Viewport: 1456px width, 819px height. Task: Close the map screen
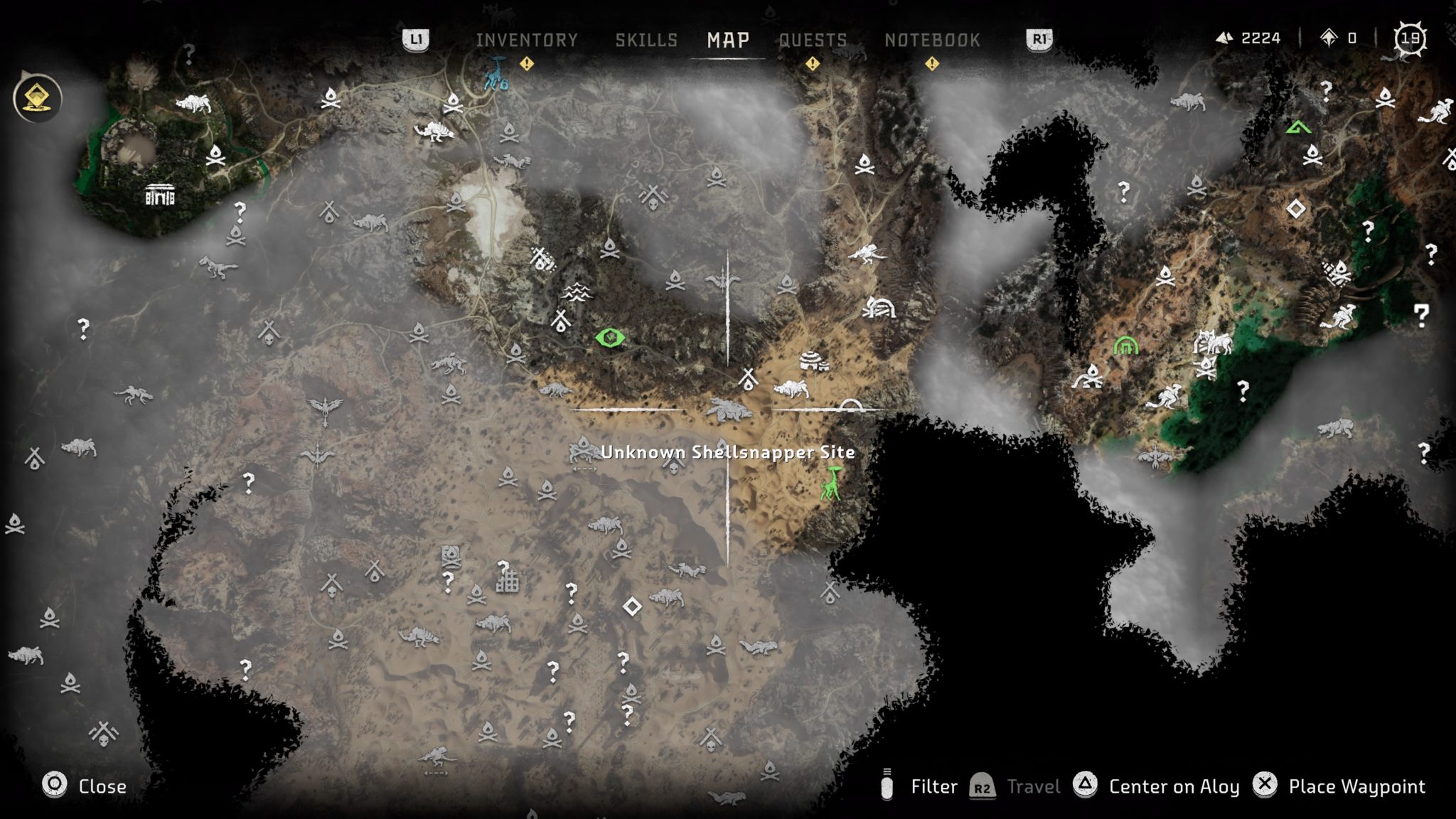click(x=84, y=786)
